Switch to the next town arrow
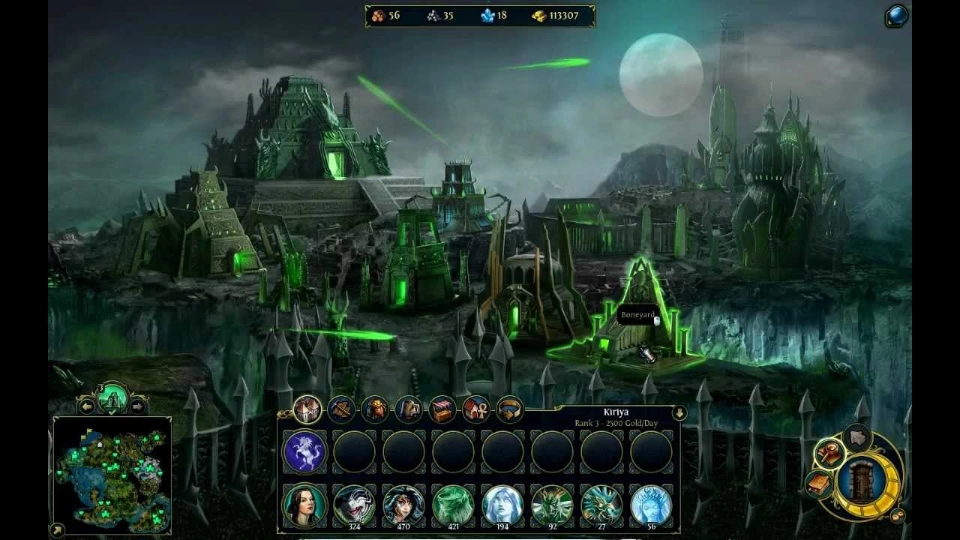 (x=138, y=405)
